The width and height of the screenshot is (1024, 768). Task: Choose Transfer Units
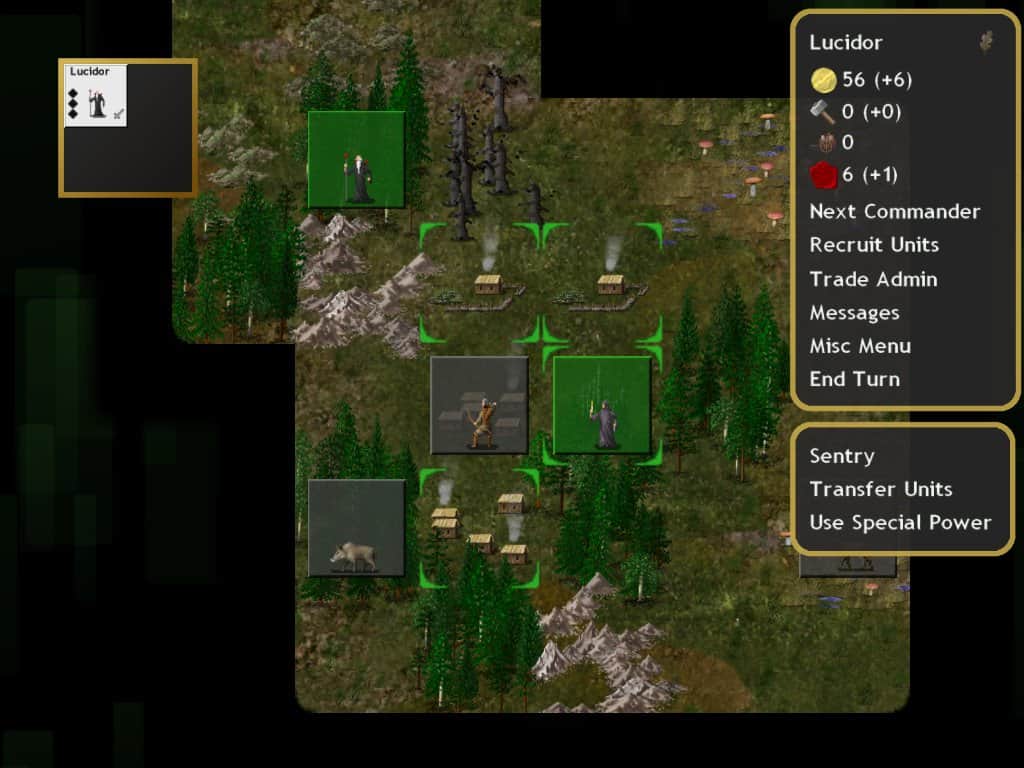click(880, 489)
